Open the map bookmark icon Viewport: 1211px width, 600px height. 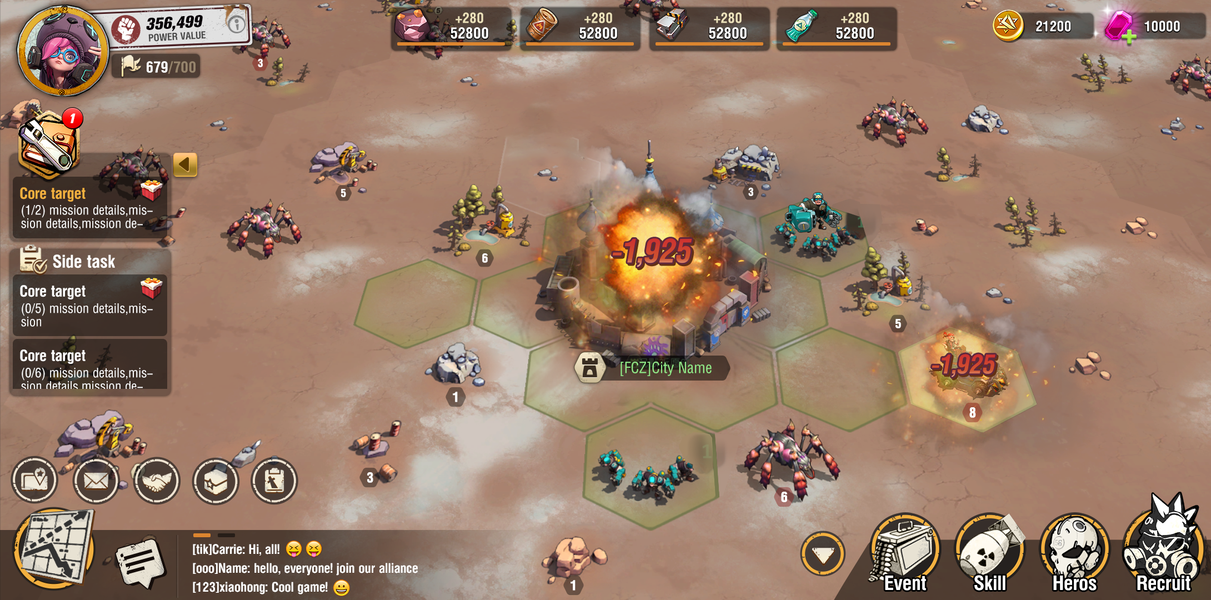(34, 480)
